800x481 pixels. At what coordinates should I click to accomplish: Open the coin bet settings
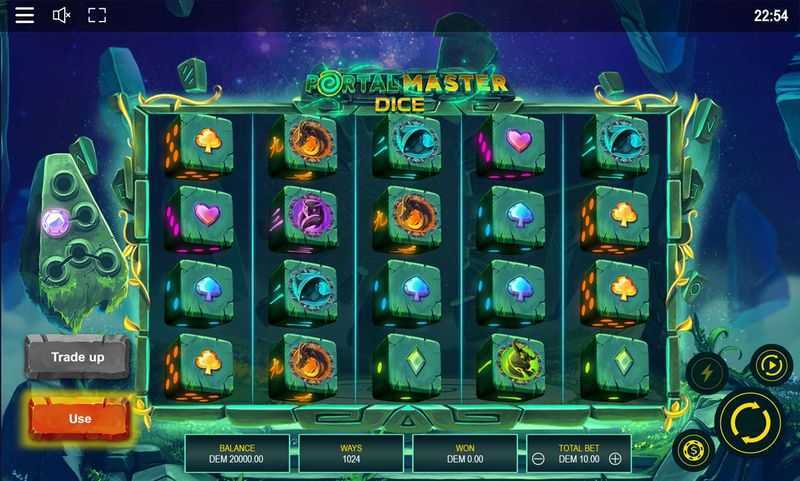(692, 449)
